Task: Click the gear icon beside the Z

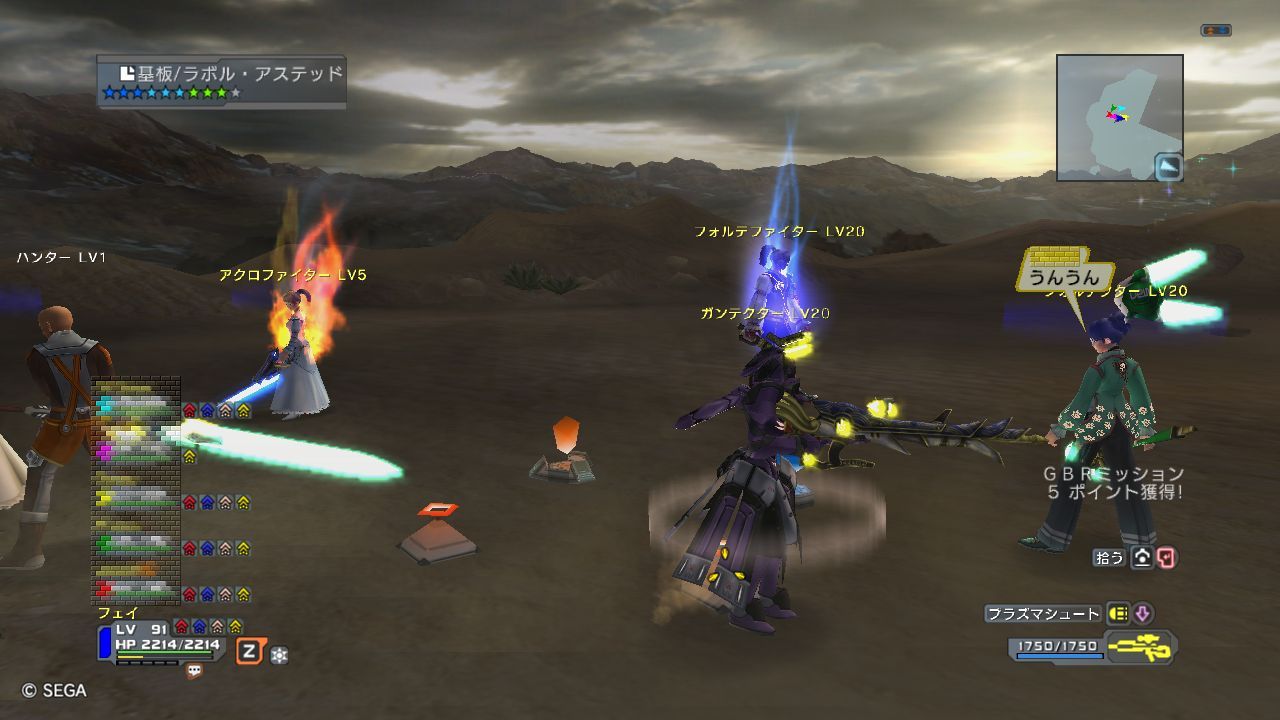Action: (x=280, y=655)
